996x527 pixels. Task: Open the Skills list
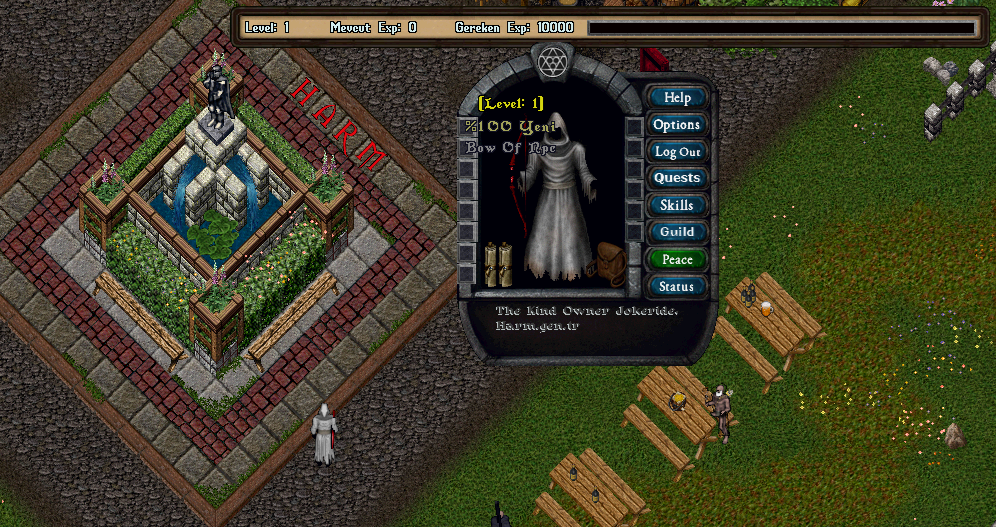point(677,205)
